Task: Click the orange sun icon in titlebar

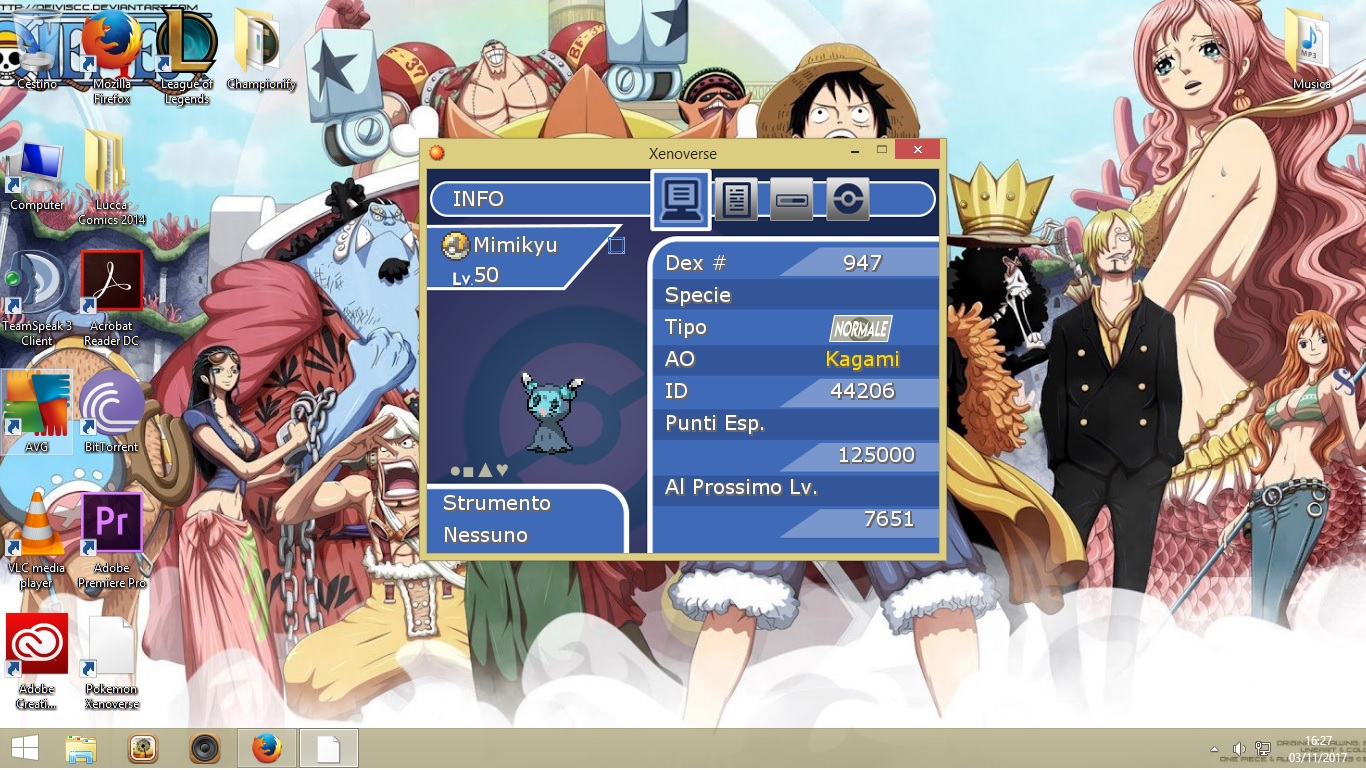Action: (437, 152)
